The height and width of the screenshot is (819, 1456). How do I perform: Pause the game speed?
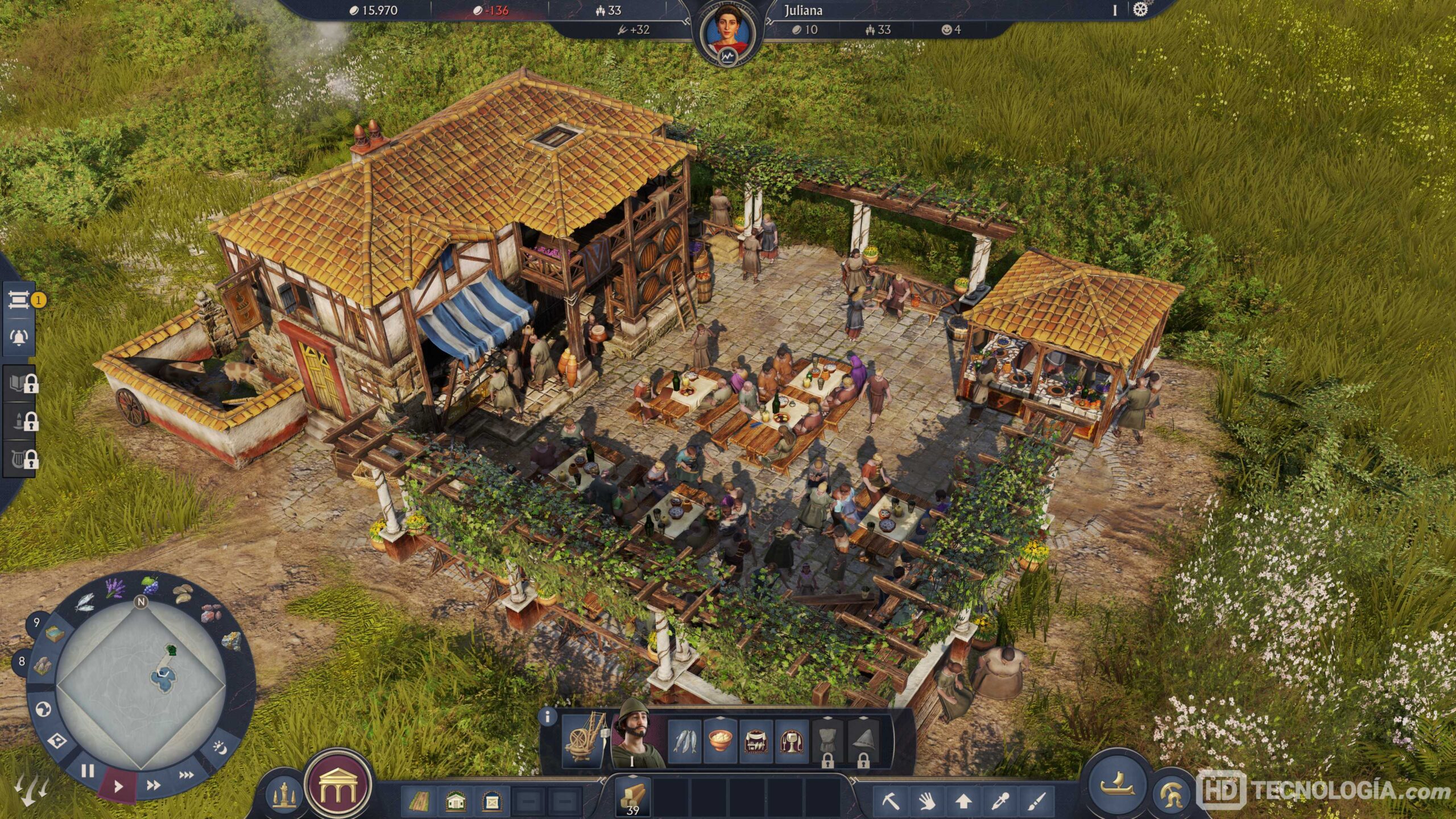click(87, 771)
